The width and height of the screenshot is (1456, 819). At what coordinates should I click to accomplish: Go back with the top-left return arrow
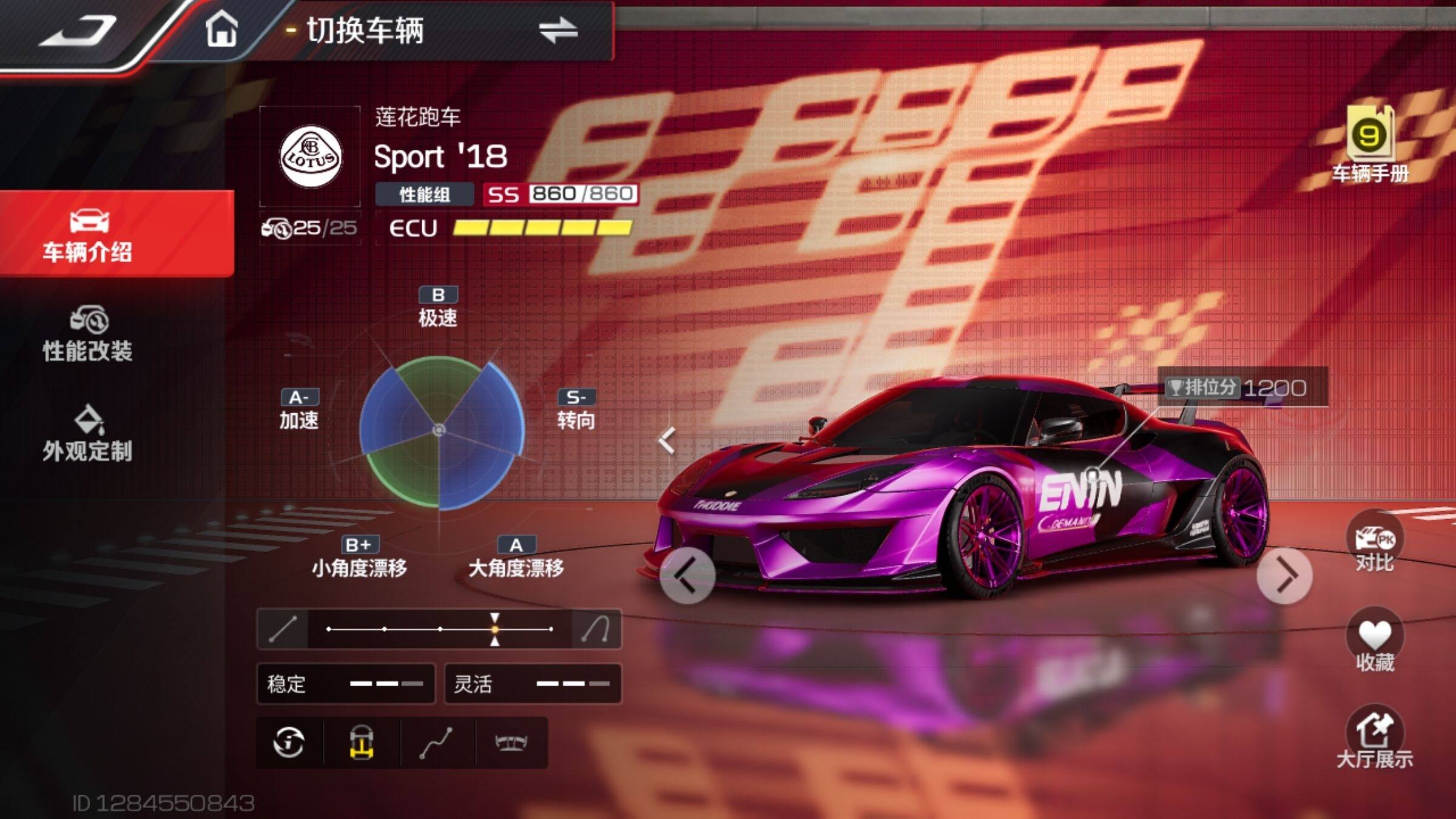click(79, 30)
